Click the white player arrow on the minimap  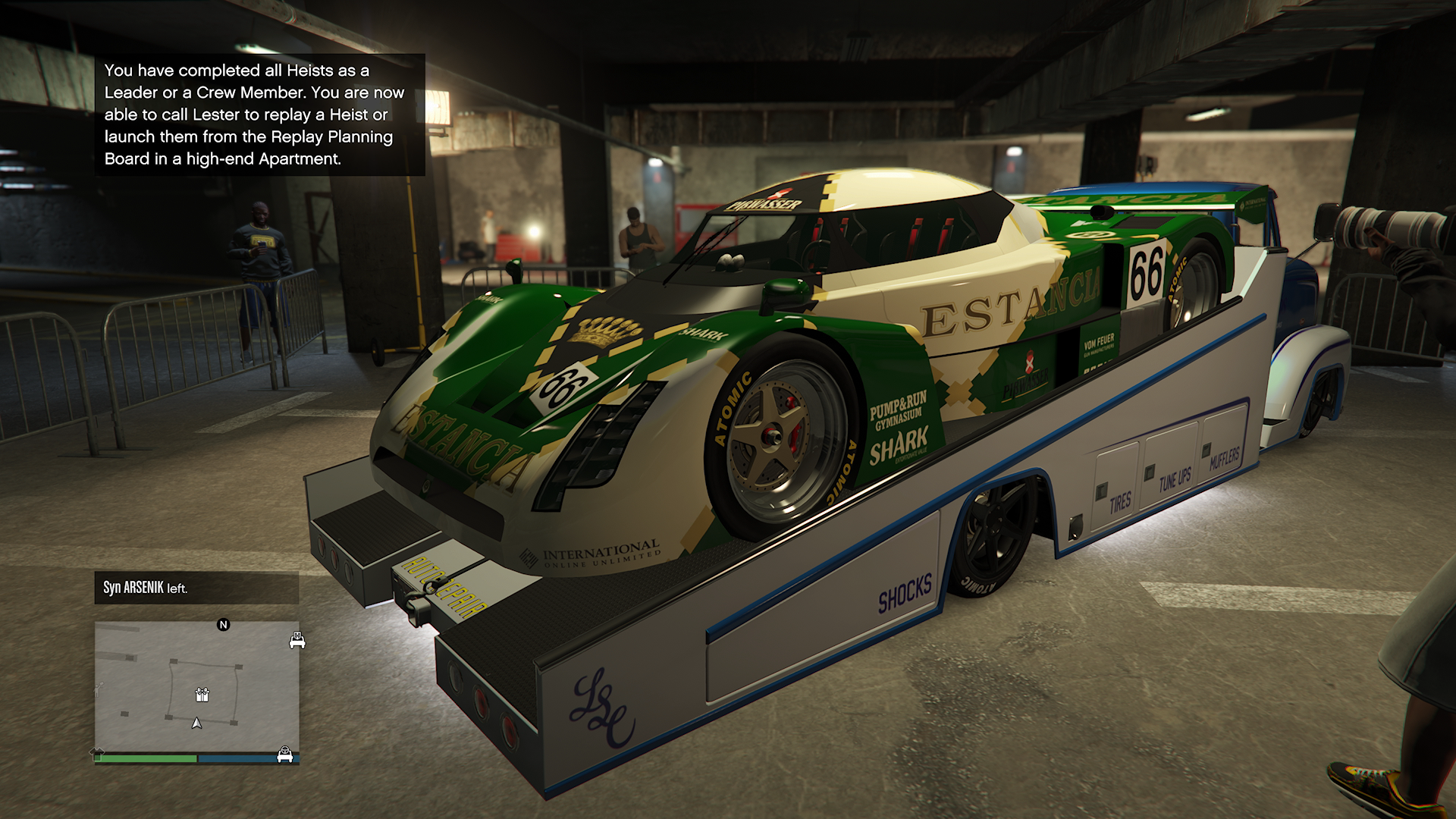[197, 723]
